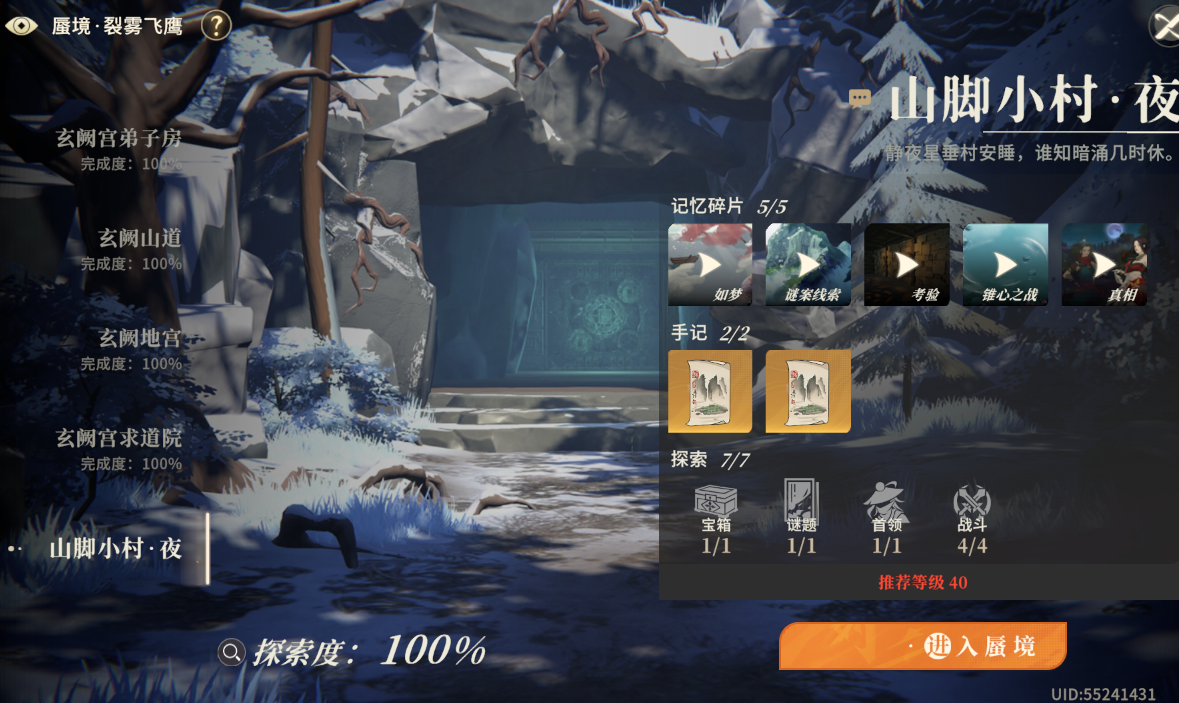
Task: Play the 如梦 memory fragment
Action: 710,264
